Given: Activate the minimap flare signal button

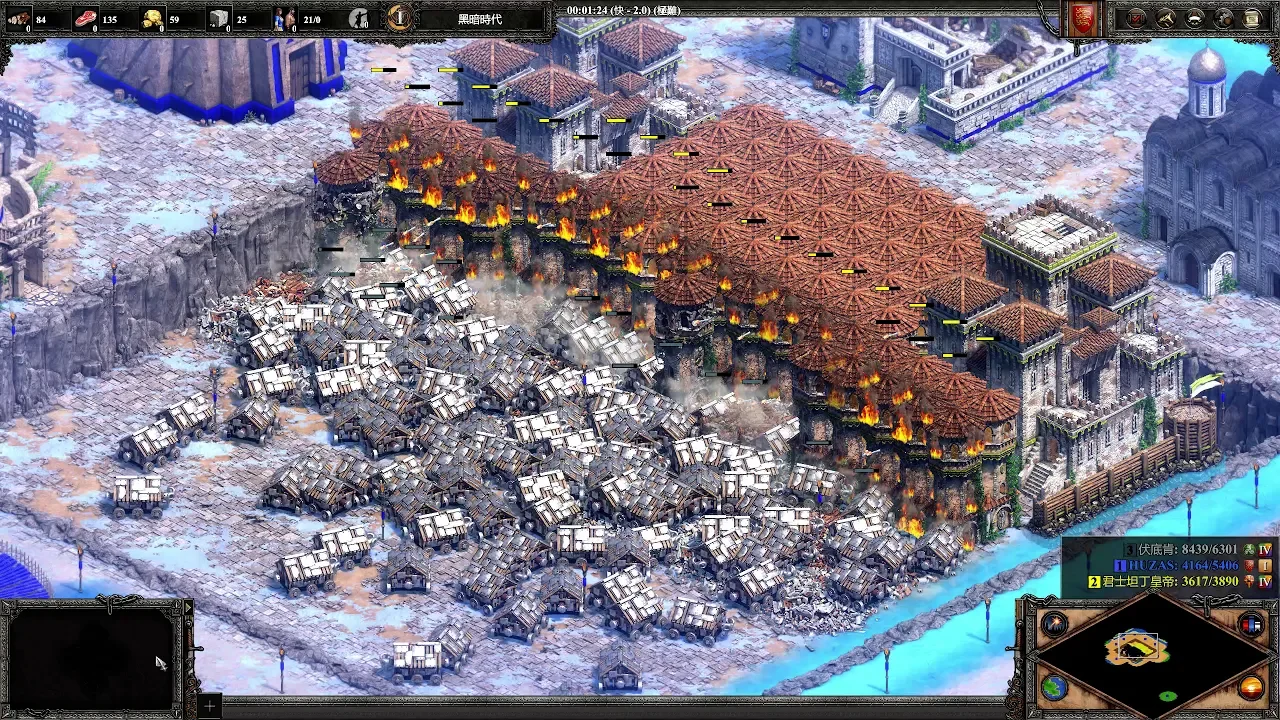Looking at the screenshot, I should tap(1052, 625).
